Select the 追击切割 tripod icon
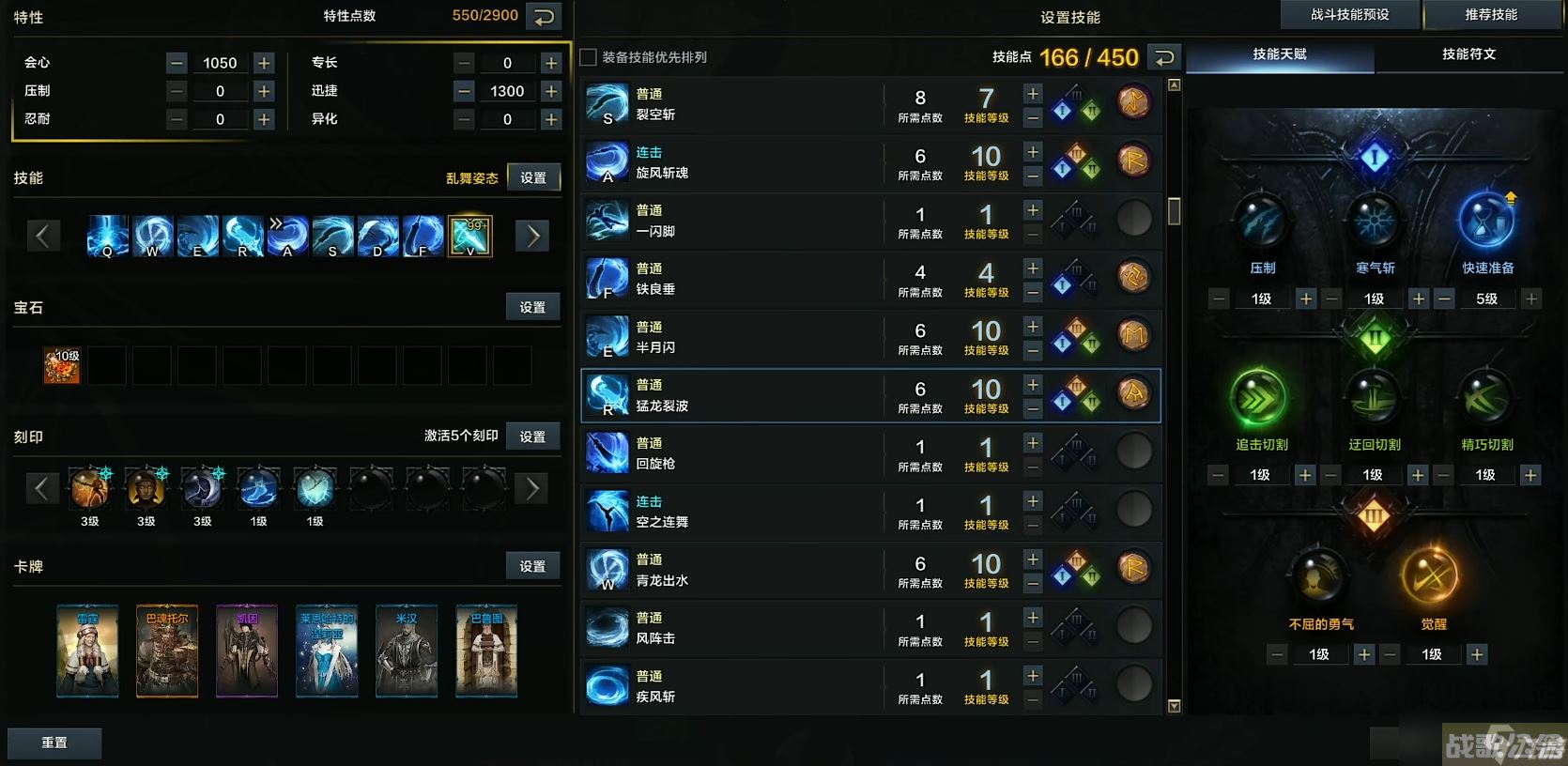This screenshot has height=766, width=1568. (1259, 397)
